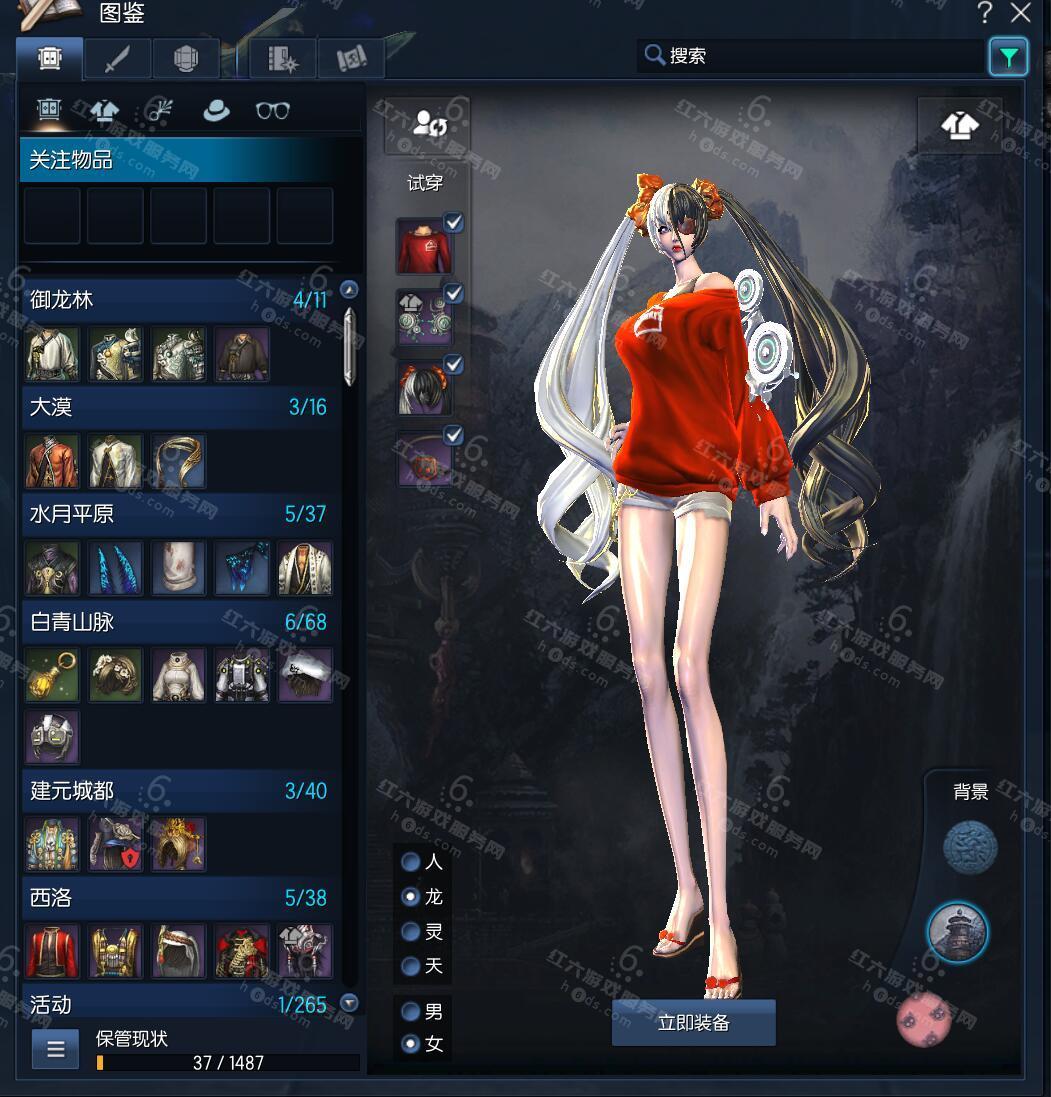Image resolution: width=1051 pixels, height=1097 pixels.
Task: Close the 图鉴 window
Action: pyautogui.click(x=1020, y=13)
